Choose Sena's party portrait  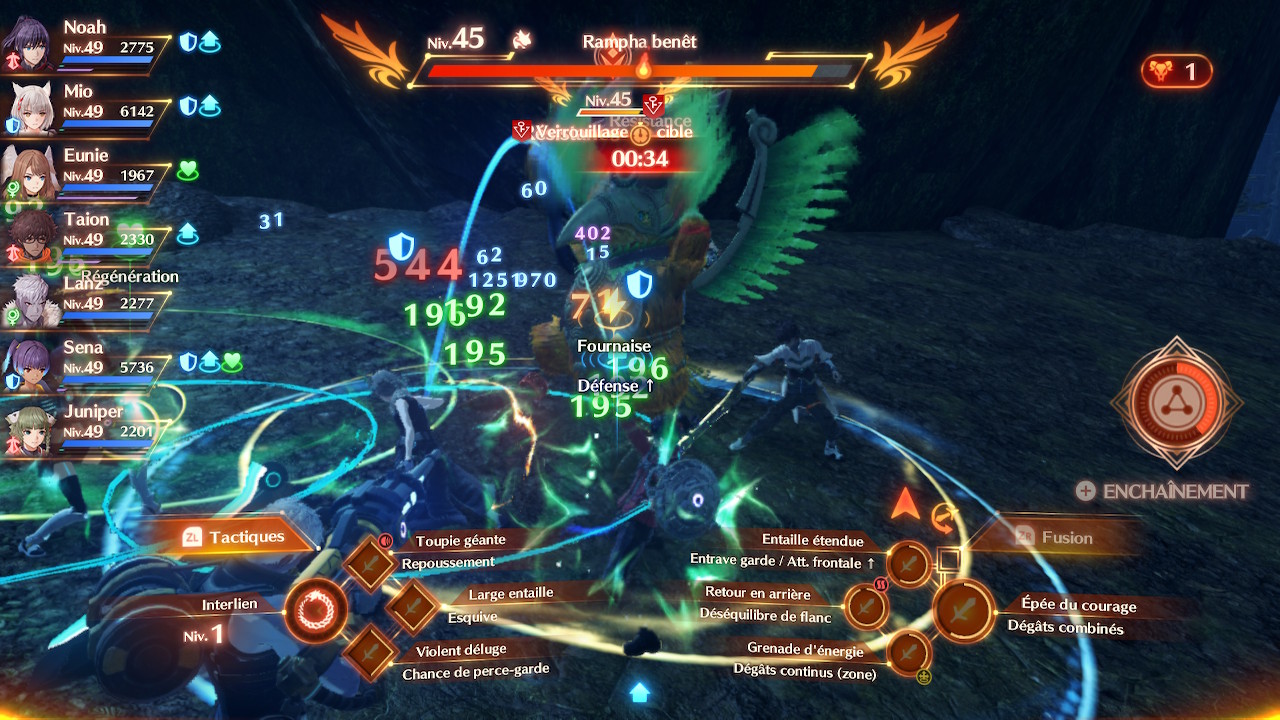click(30, 366)
